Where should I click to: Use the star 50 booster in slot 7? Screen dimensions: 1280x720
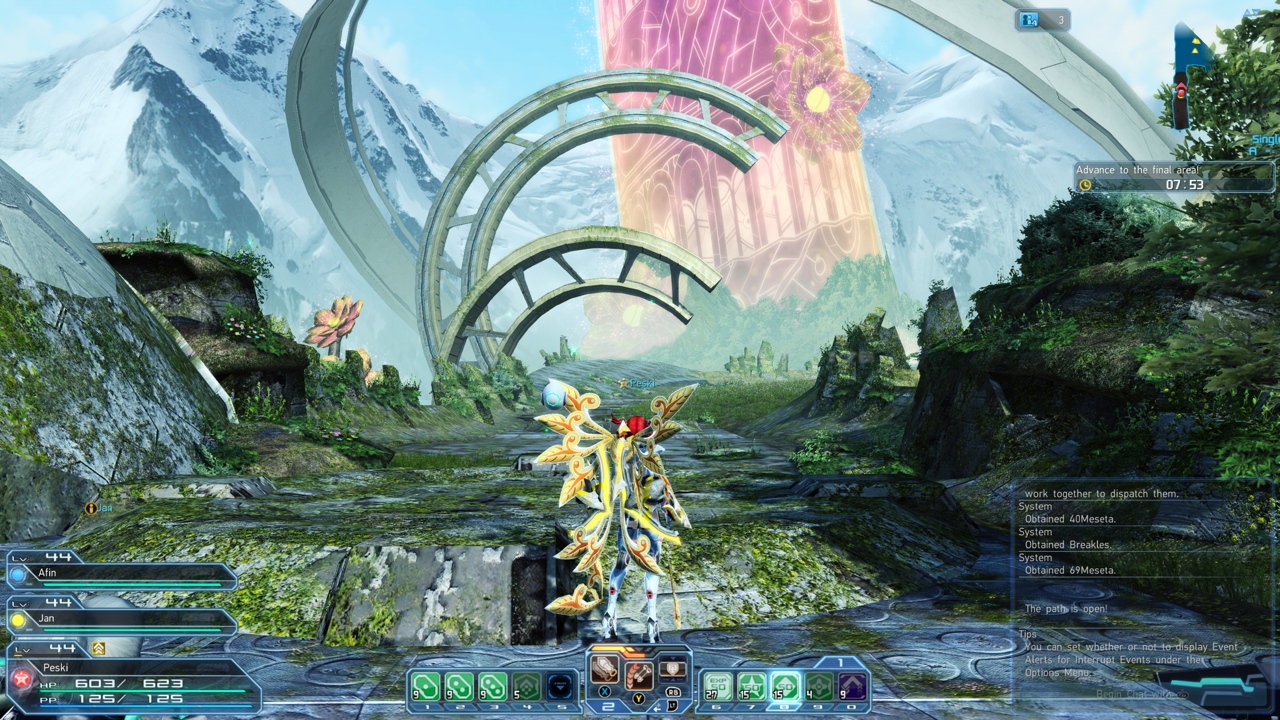[x=751, y=687]
